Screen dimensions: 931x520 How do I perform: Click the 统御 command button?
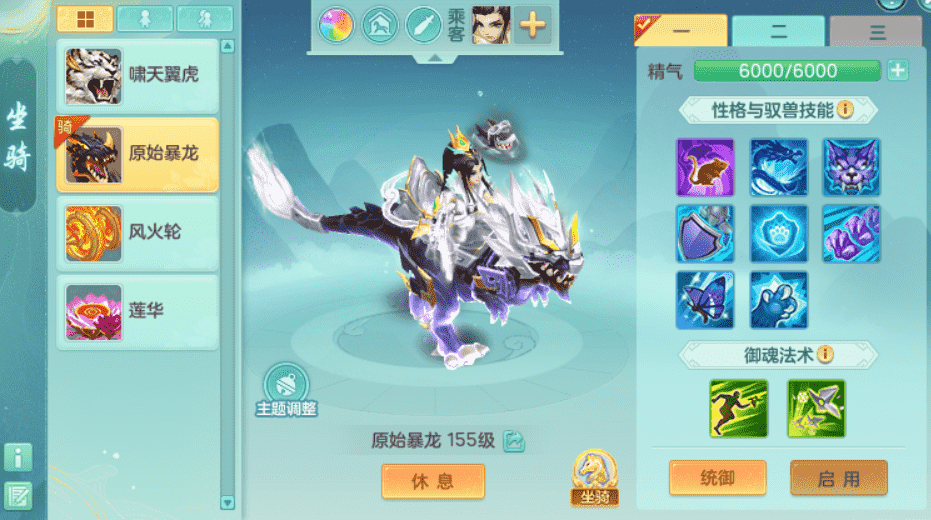tap(717, 479)
